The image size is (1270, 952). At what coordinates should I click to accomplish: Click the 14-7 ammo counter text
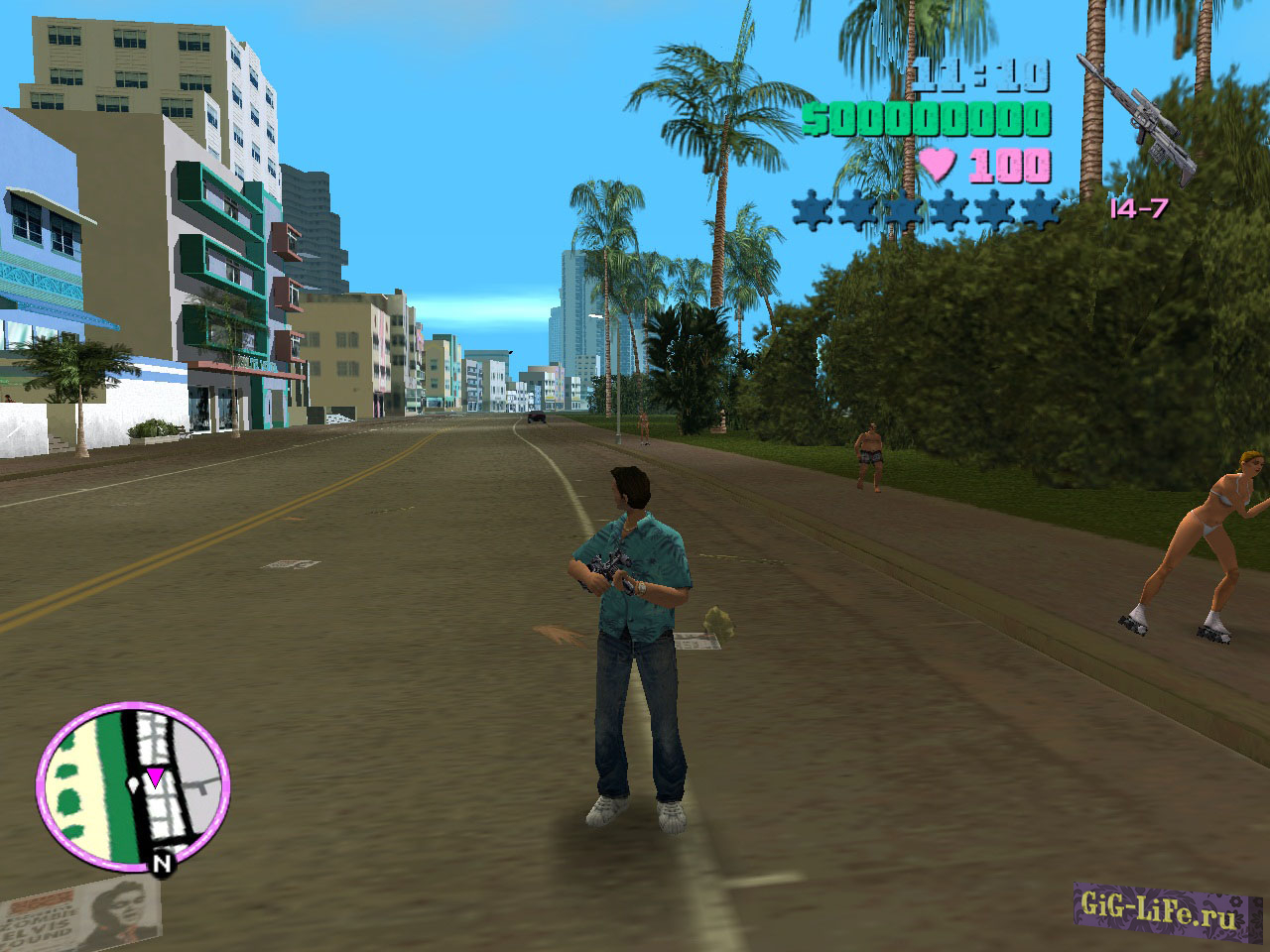(x=1138, y=210)
